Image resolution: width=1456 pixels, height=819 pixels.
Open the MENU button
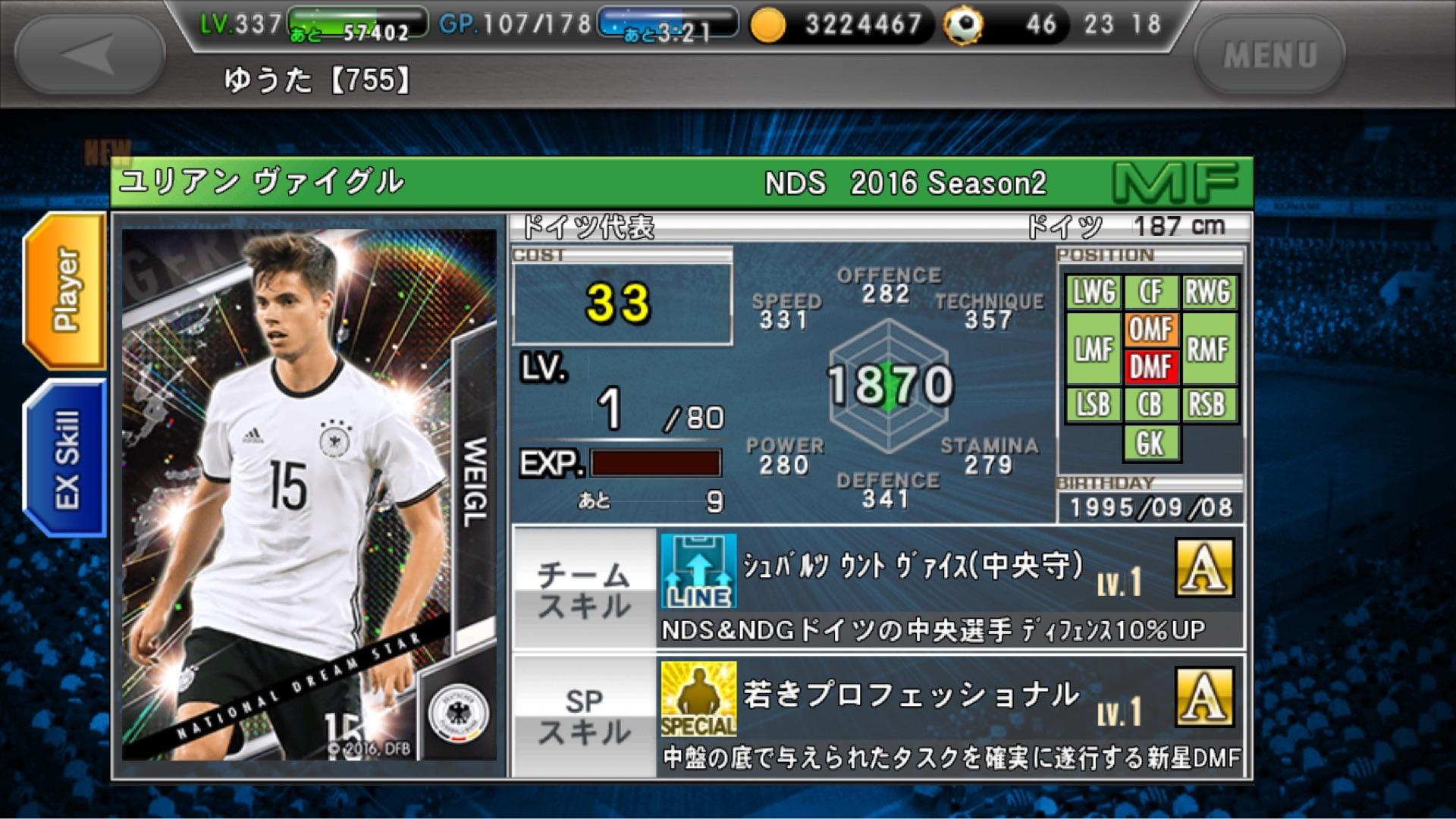(1269, 55)
